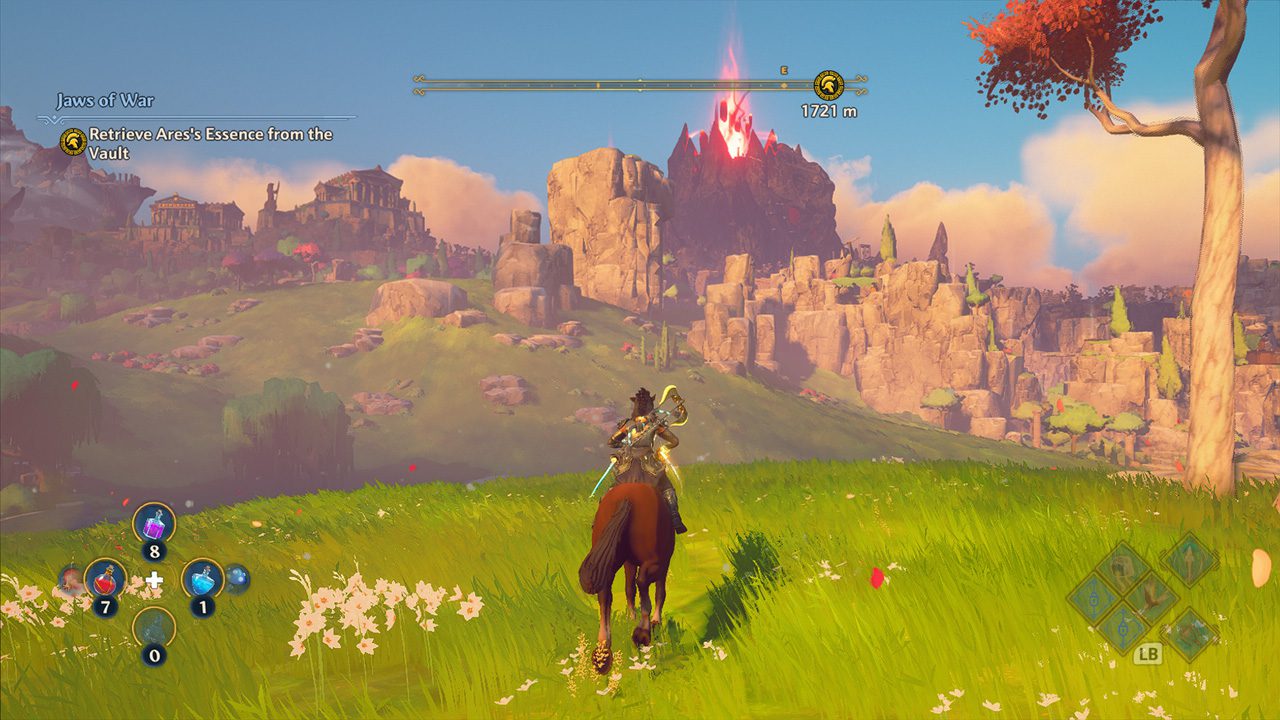Screen dimensions: 1280x720
Task: Select the empty potion slot showing 0
Action: (154, 628)
